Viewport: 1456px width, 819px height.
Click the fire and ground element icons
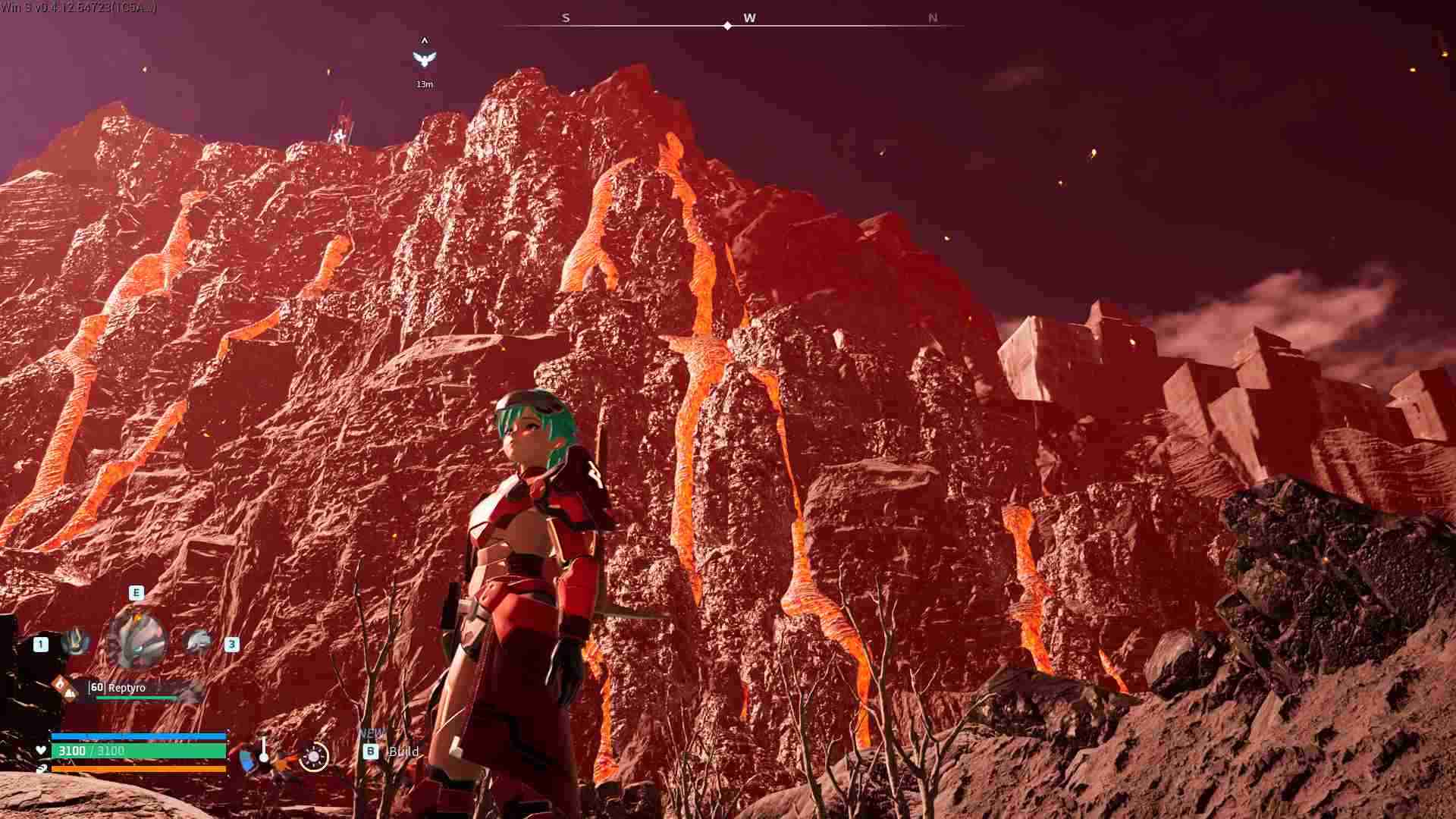(64, 688)
